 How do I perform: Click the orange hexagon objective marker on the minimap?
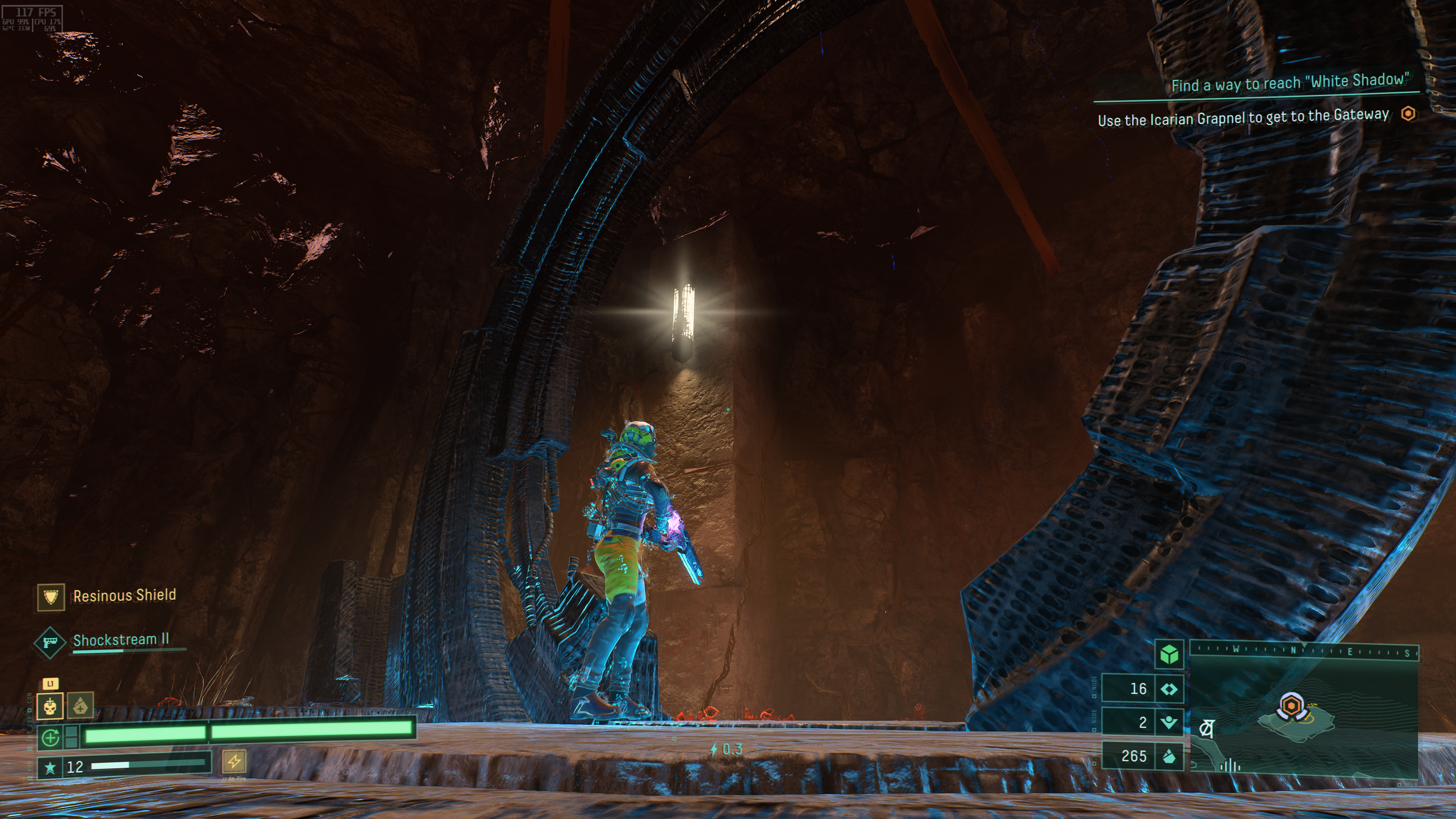tap(1291, 706)
